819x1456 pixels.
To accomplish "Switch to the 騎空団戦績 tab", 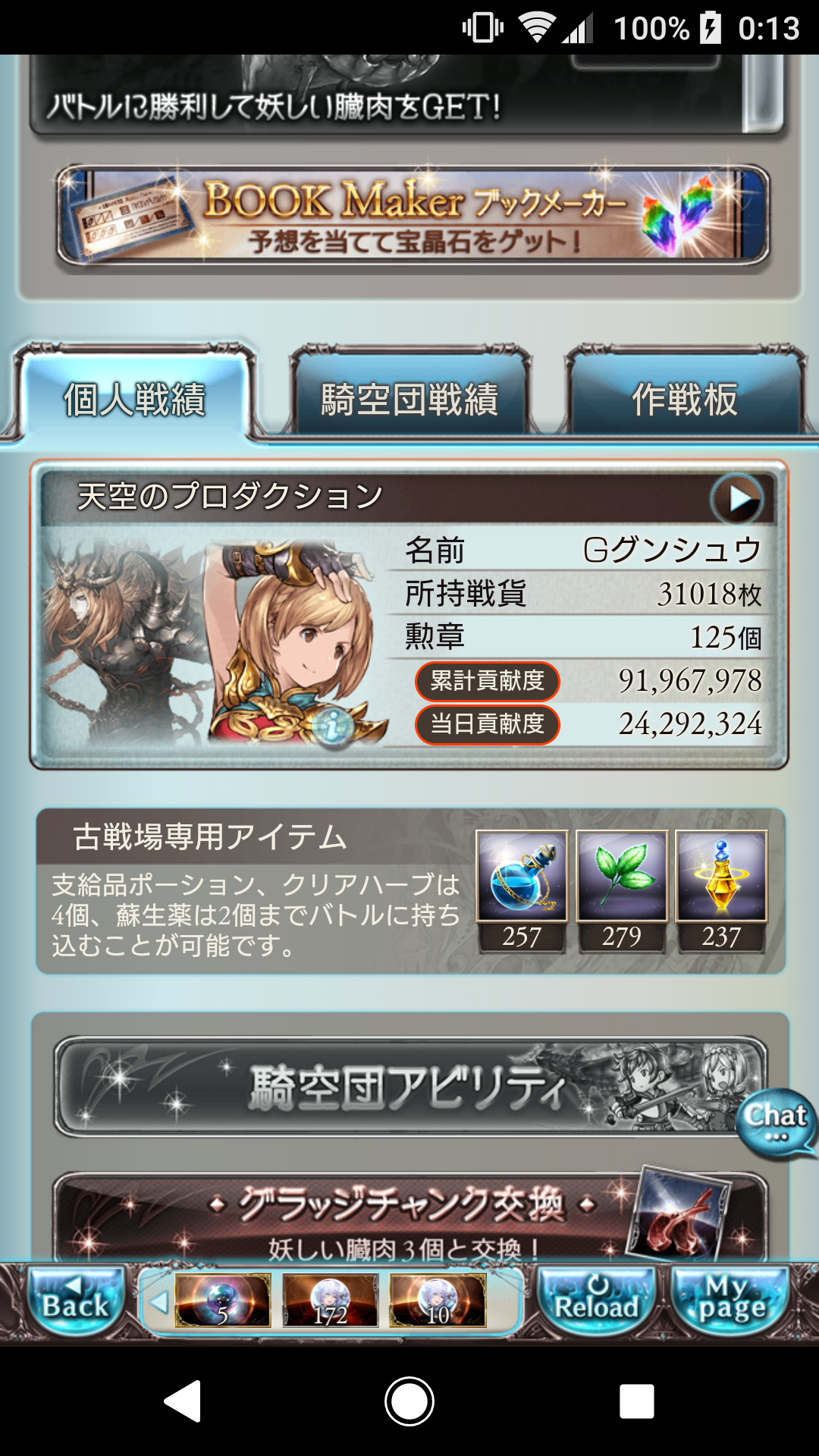I will point(409,399).
